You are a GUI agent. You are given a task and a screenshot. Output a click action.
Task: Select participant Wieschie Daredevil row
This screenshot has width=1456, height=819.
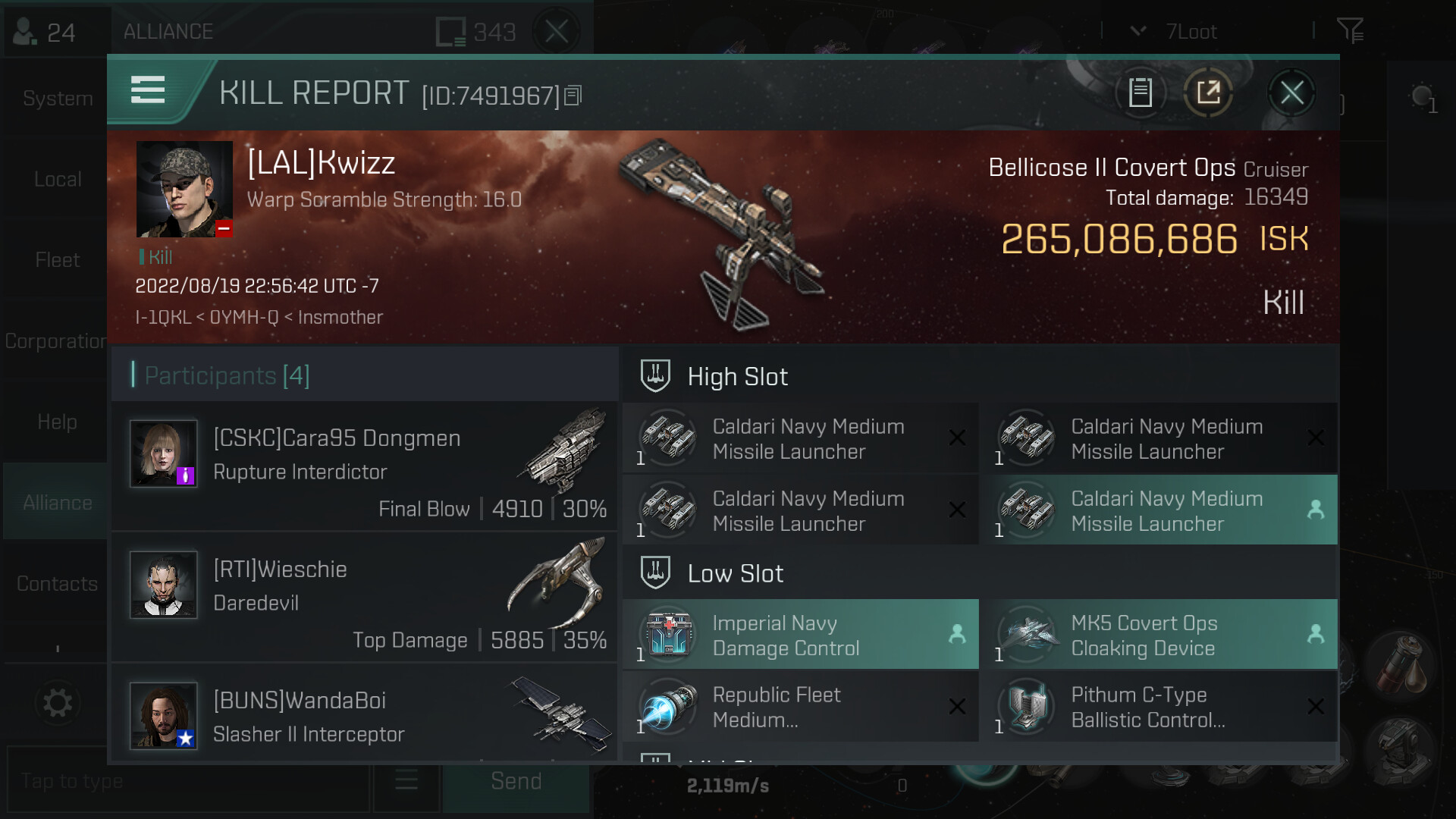tap(365, 598)
